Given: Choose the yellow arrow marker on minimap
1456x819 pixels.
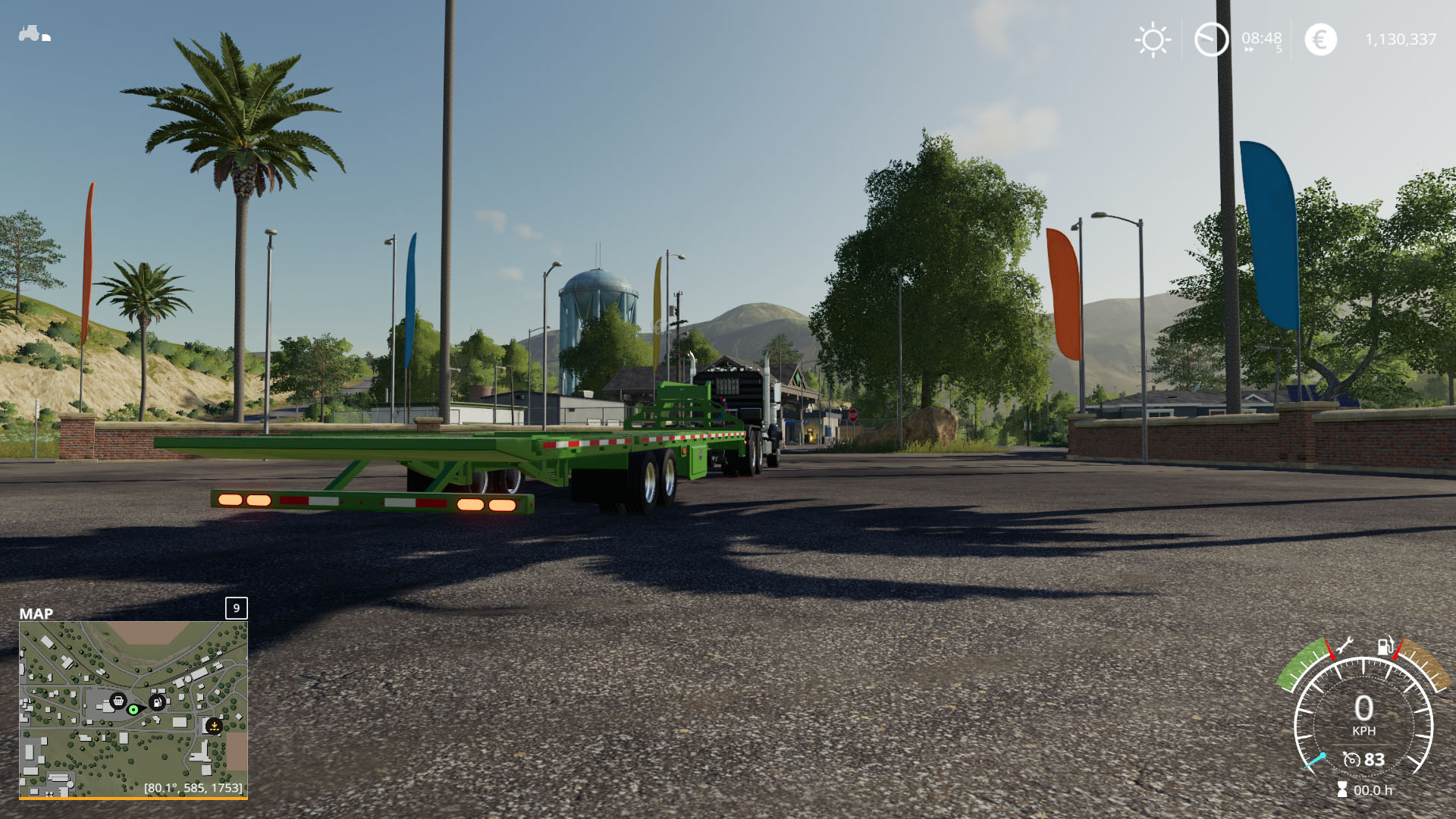Looking at the screenshot, I should pos(215,726).
